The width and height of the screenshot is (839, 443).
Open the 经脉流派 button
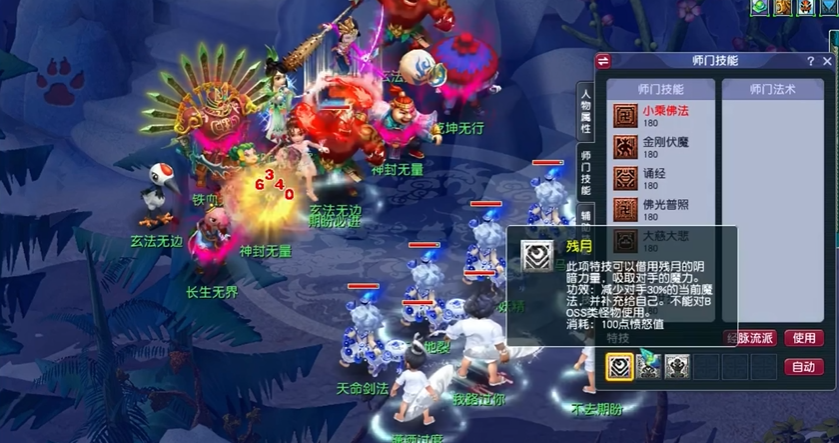[x=749, y=338]
